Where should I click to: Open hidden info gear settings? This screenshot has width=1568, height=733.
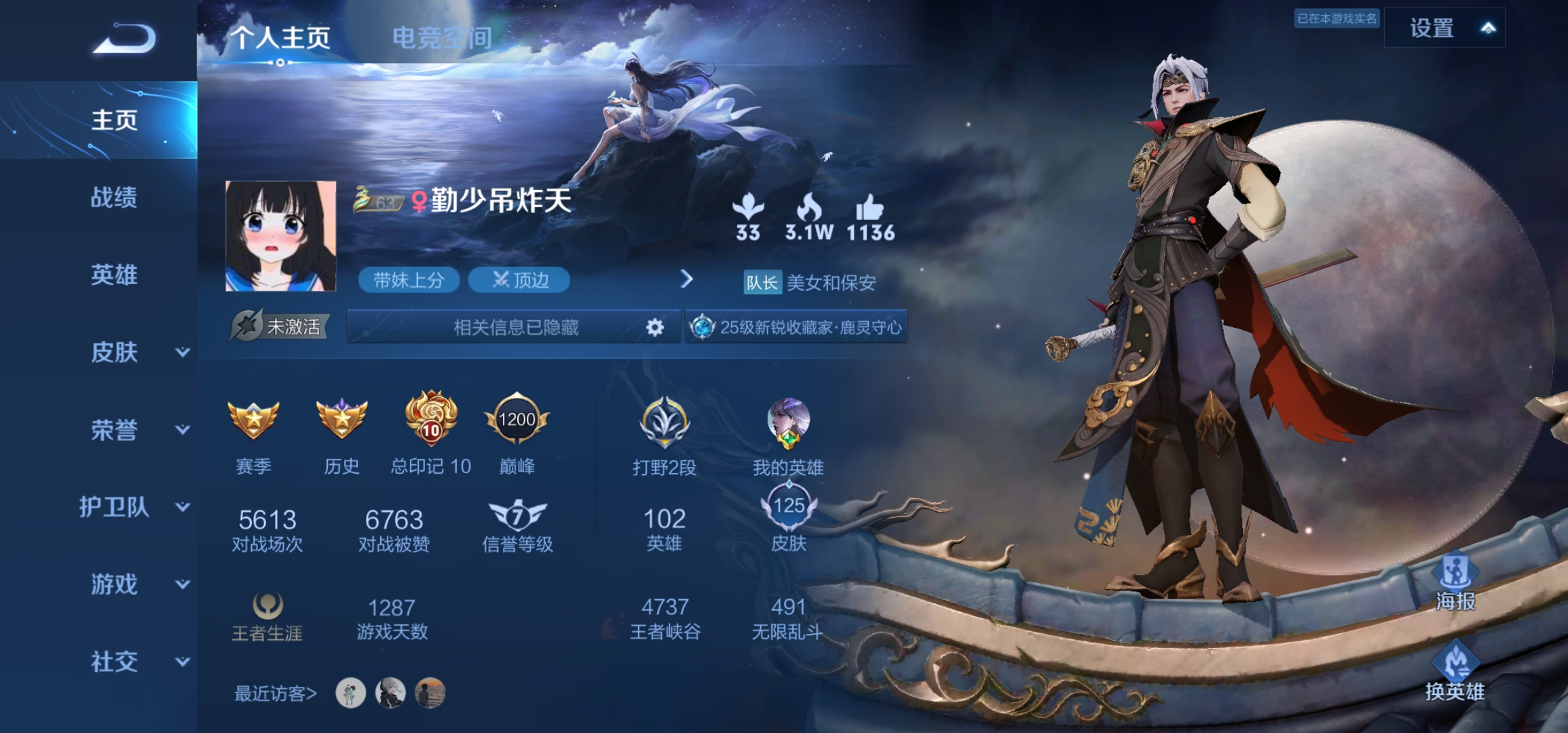pos(654,328)
